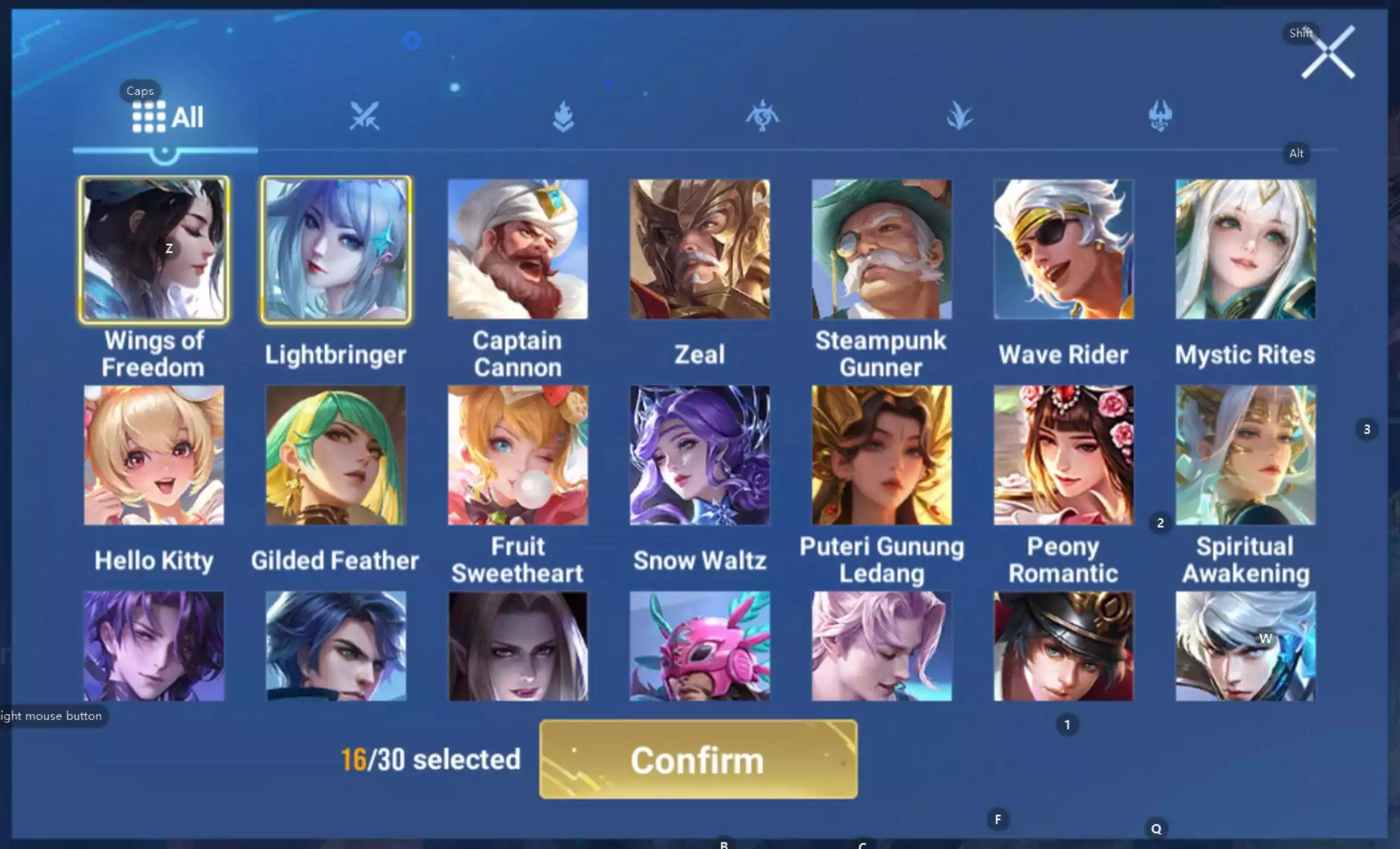Select the Gilded Feather skin

click(336, 456)
